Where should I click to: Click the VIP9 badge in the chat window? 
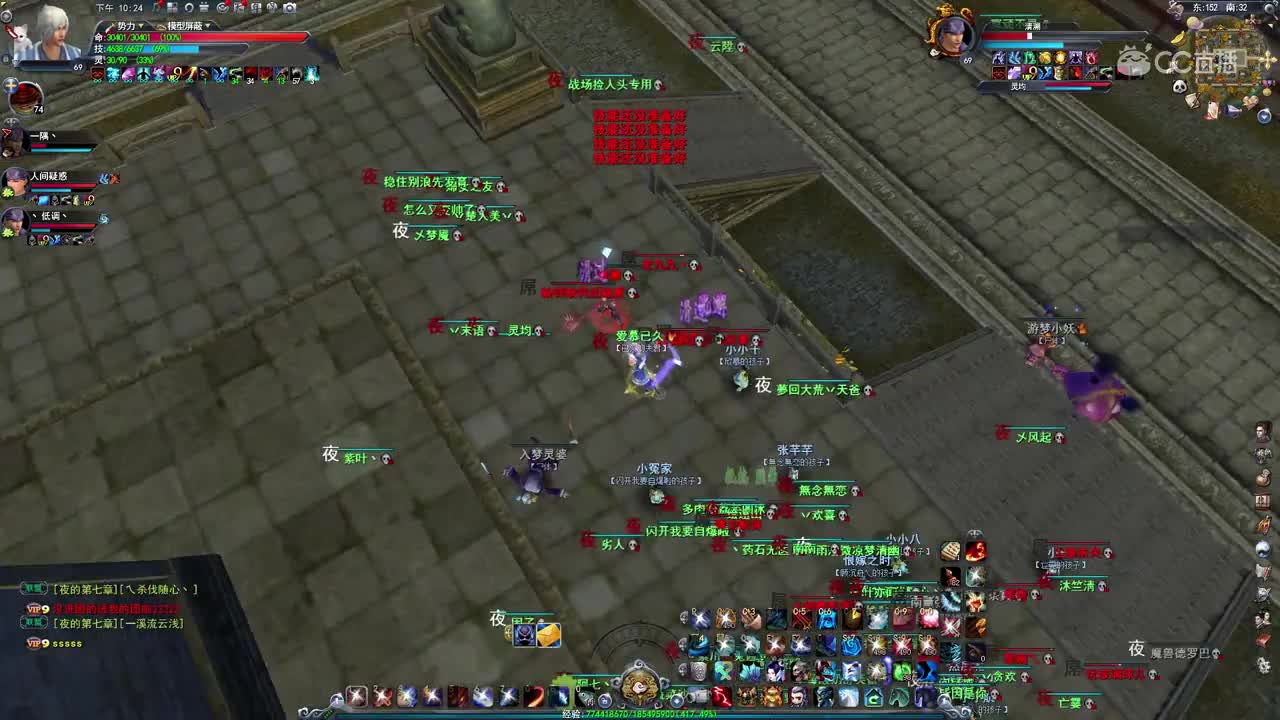[x=35, y=606]
